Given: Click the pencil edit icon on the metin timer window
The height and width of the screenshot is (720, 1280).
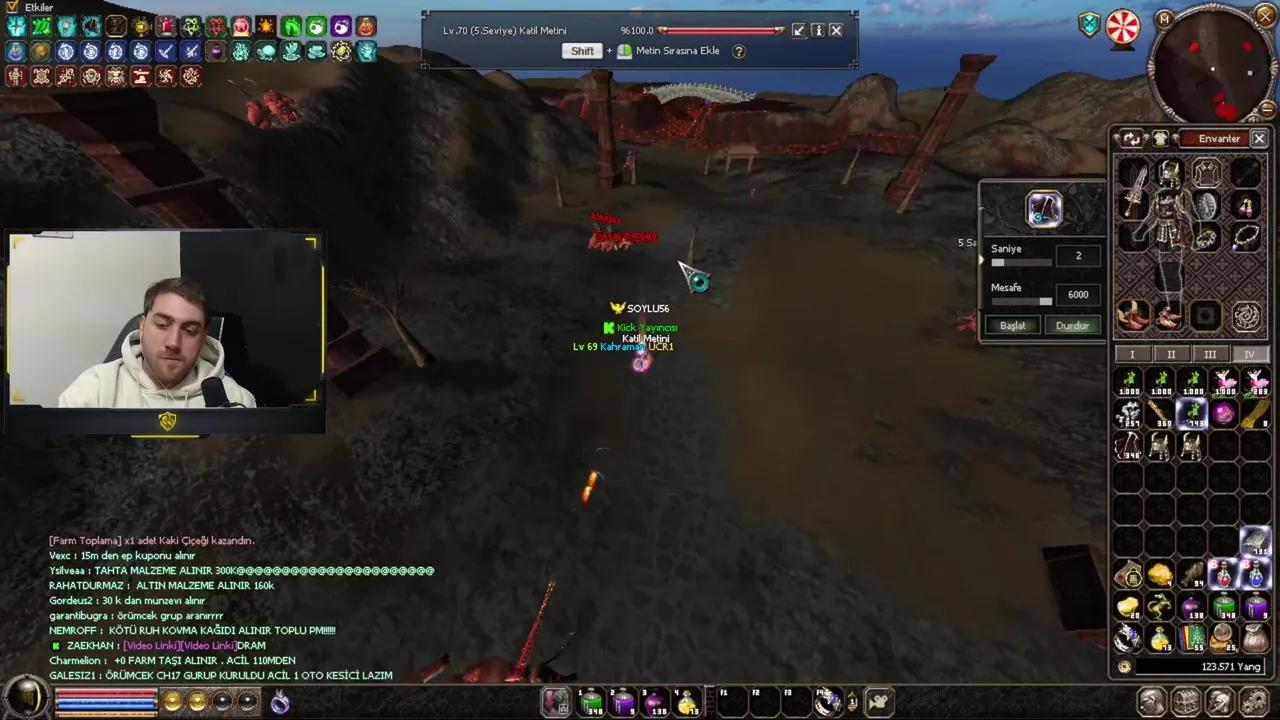Looking at the screenshot, I should (x=798, y=30).
